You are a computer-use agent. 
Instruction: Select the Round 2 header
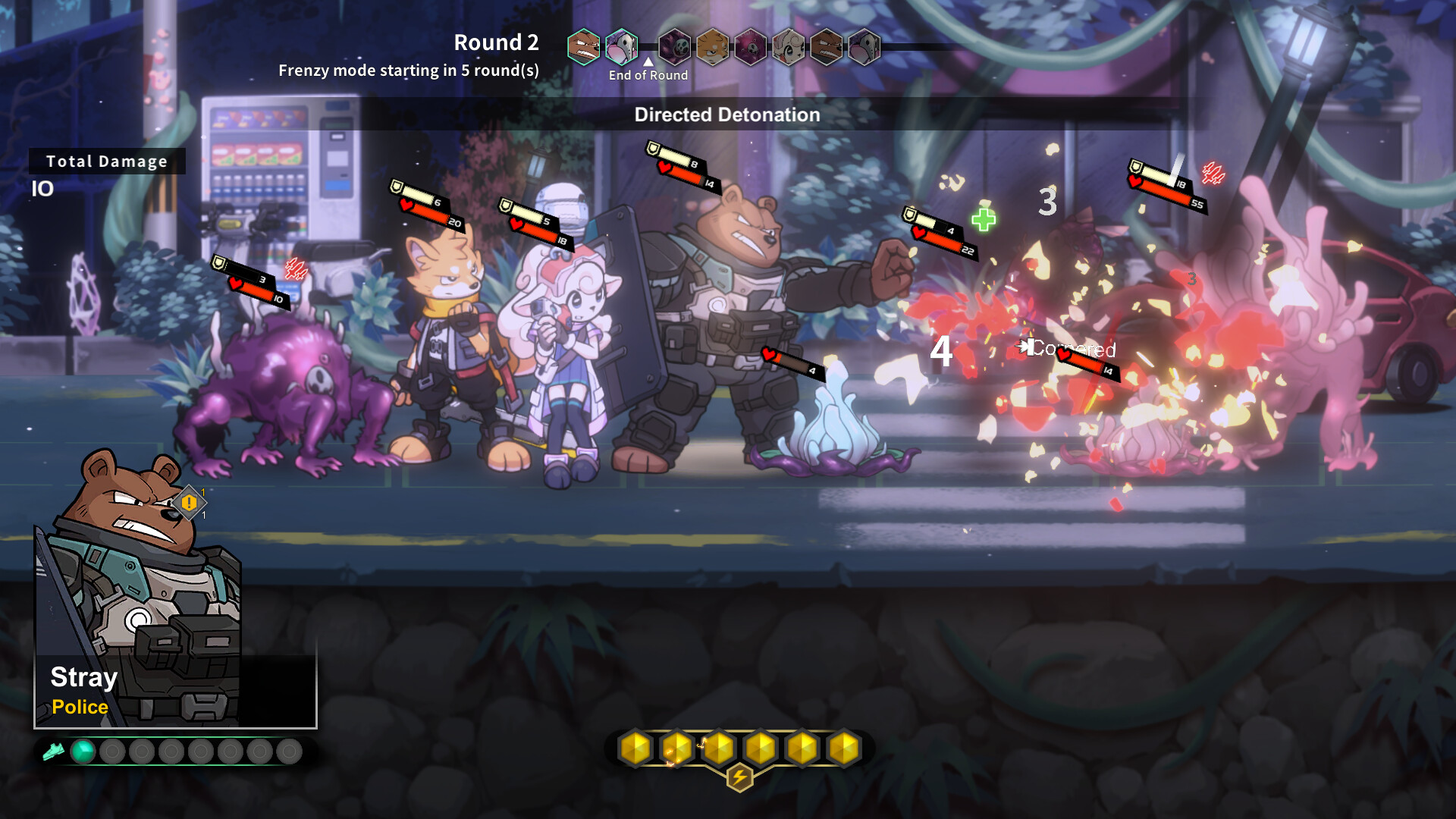tap(497, 43)
